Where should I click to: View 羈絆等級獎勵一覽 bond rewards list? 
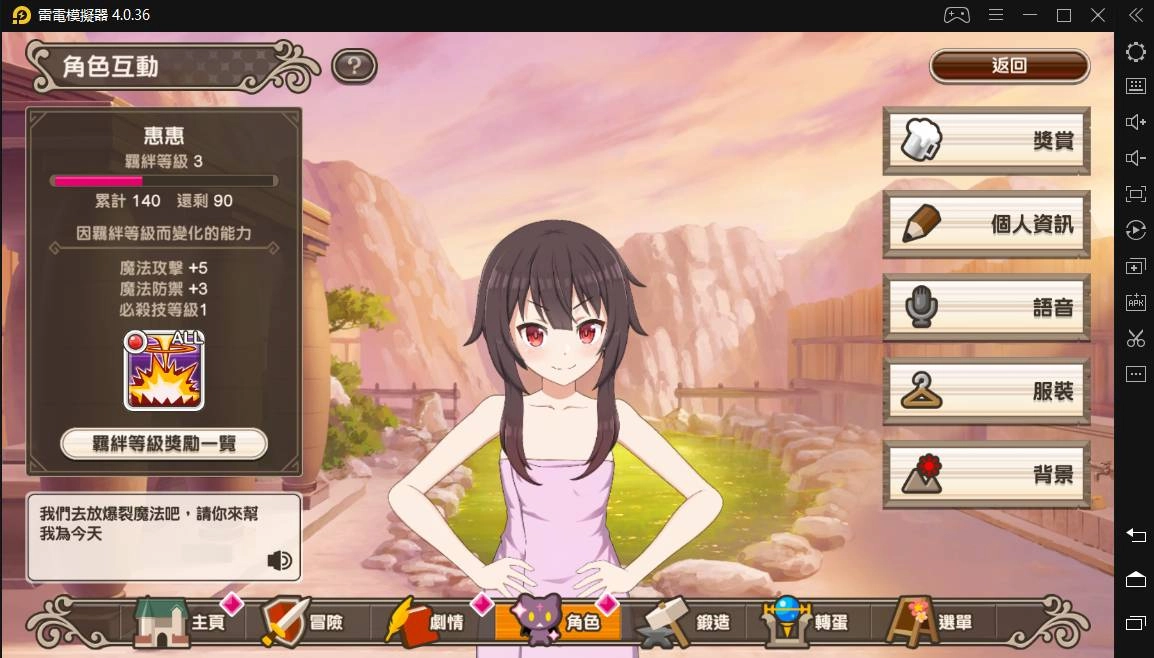pyautogui.click(x=164, y=443)
